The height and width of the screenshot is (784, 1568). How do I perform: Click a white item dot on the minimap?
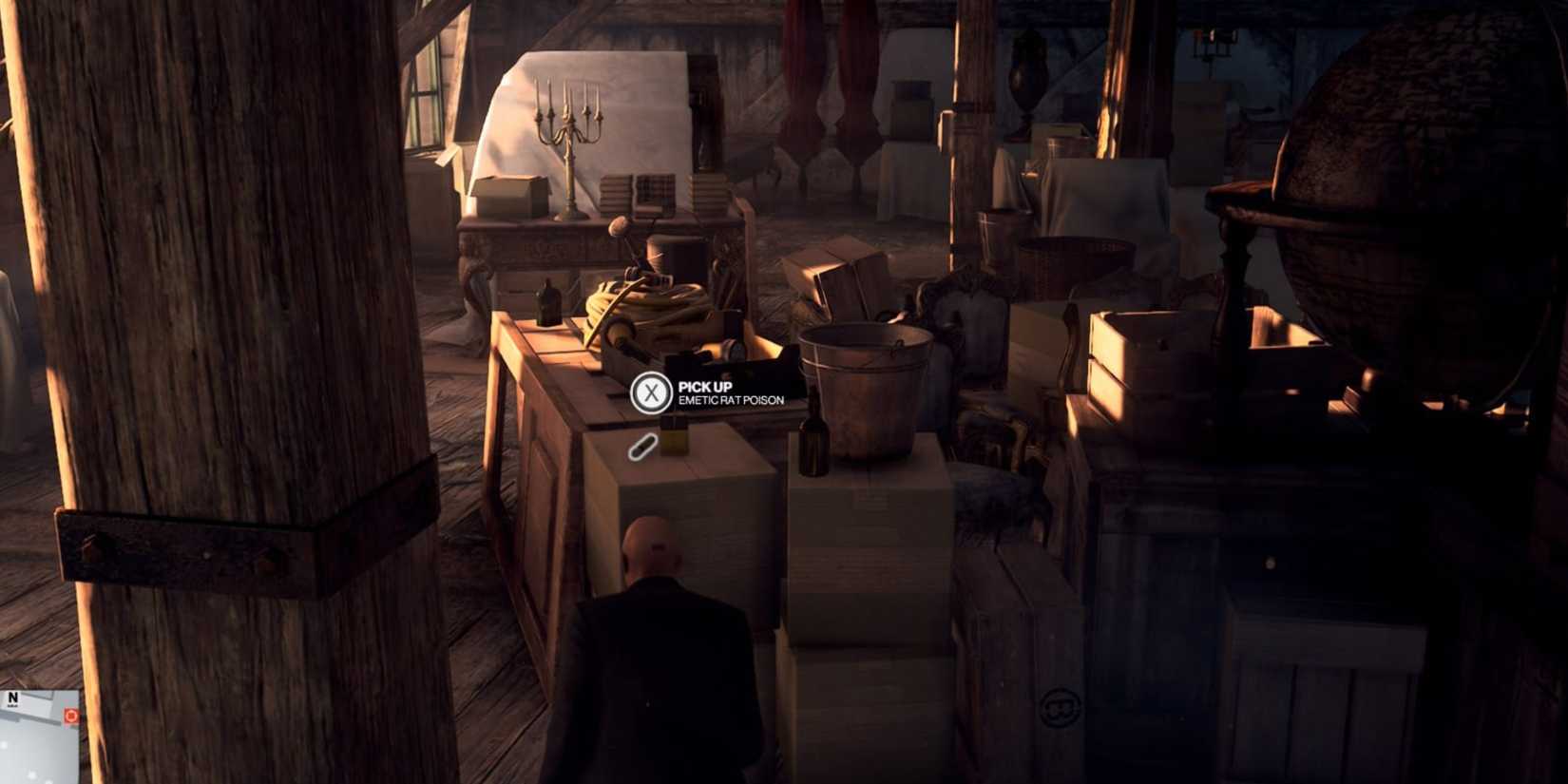coord(31,773)
